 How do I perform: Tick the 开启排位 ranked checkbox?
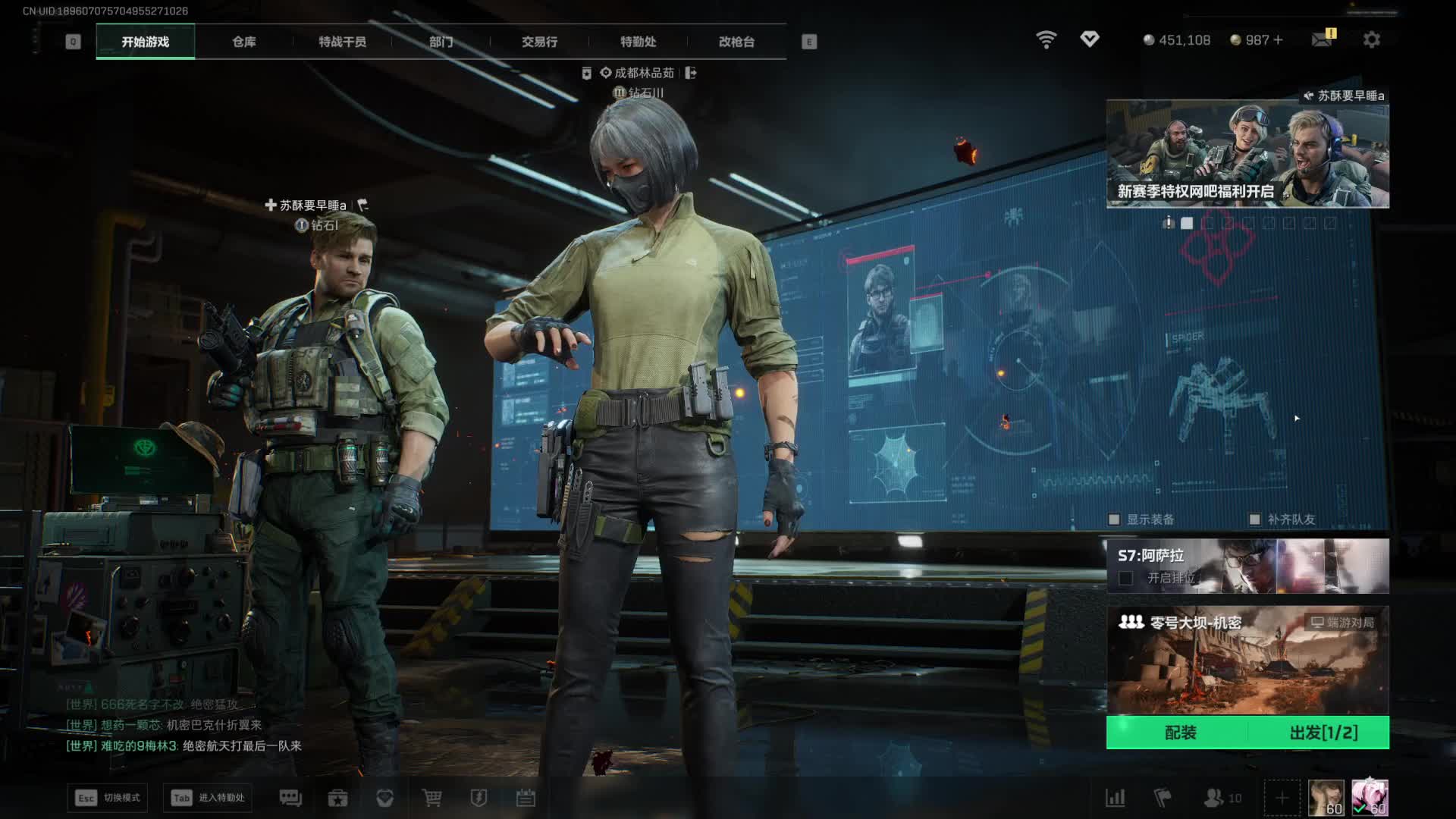1126,579
